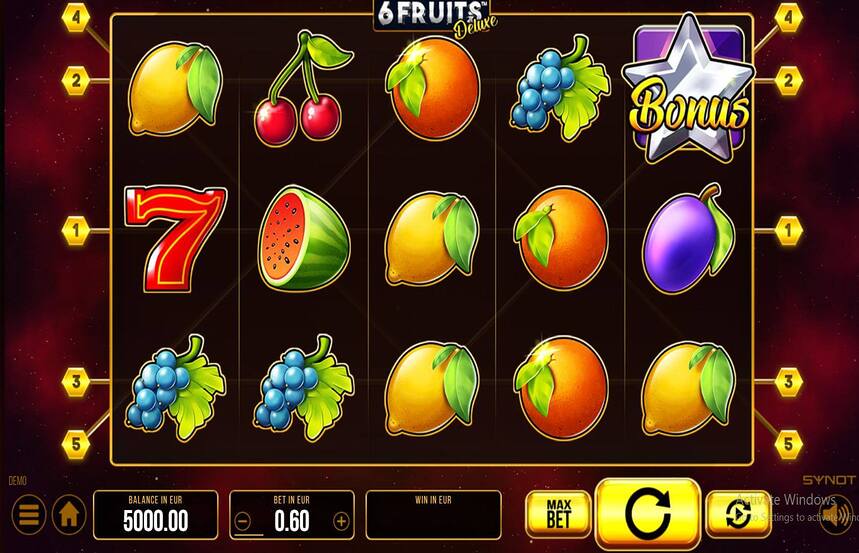Open the hamburger menu
The width and height of the screenshot is (859, 553).
coord(28,515)
